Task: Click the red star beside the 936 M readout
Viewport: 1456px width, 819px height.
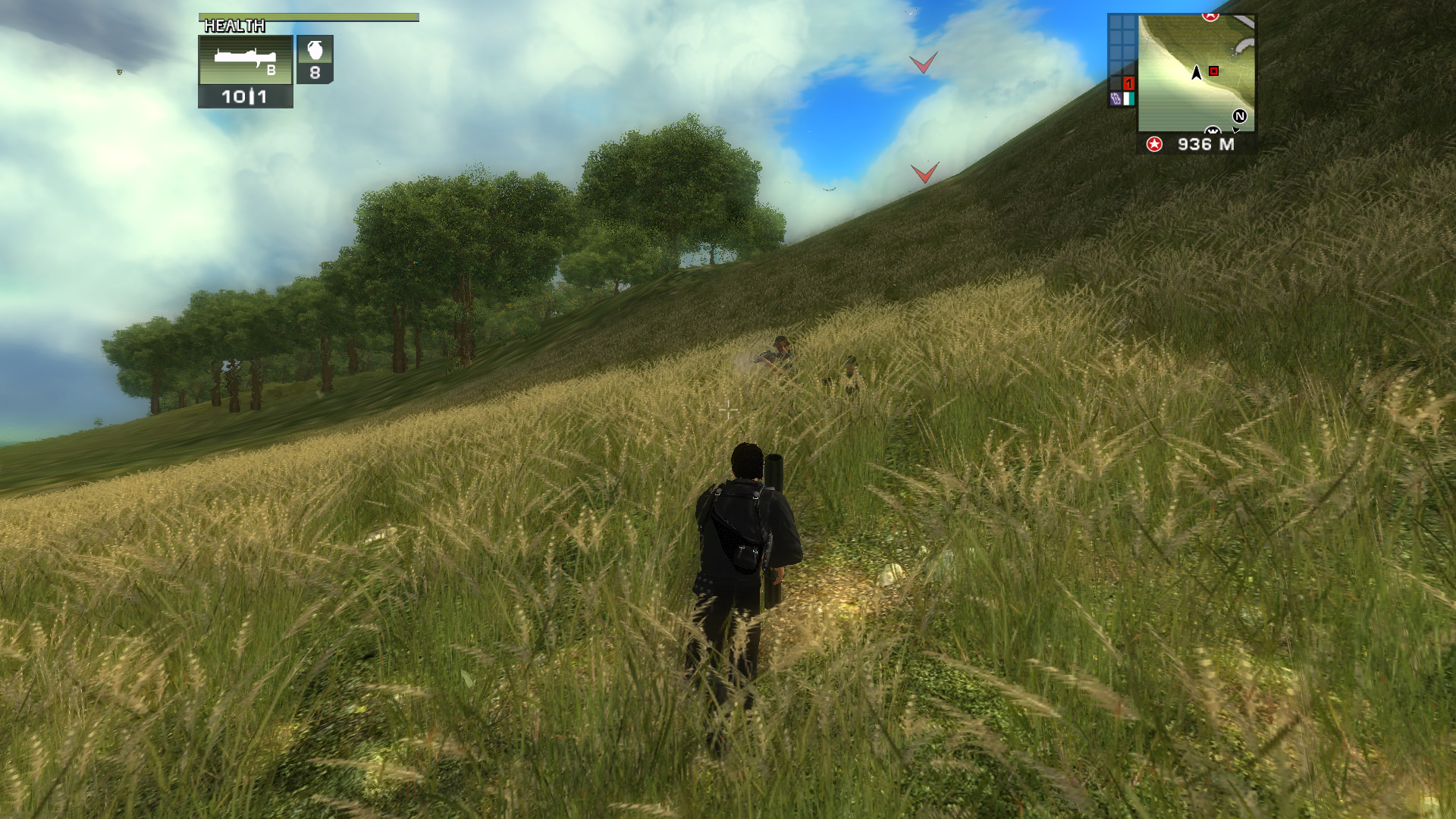Action: point(1154,145)
